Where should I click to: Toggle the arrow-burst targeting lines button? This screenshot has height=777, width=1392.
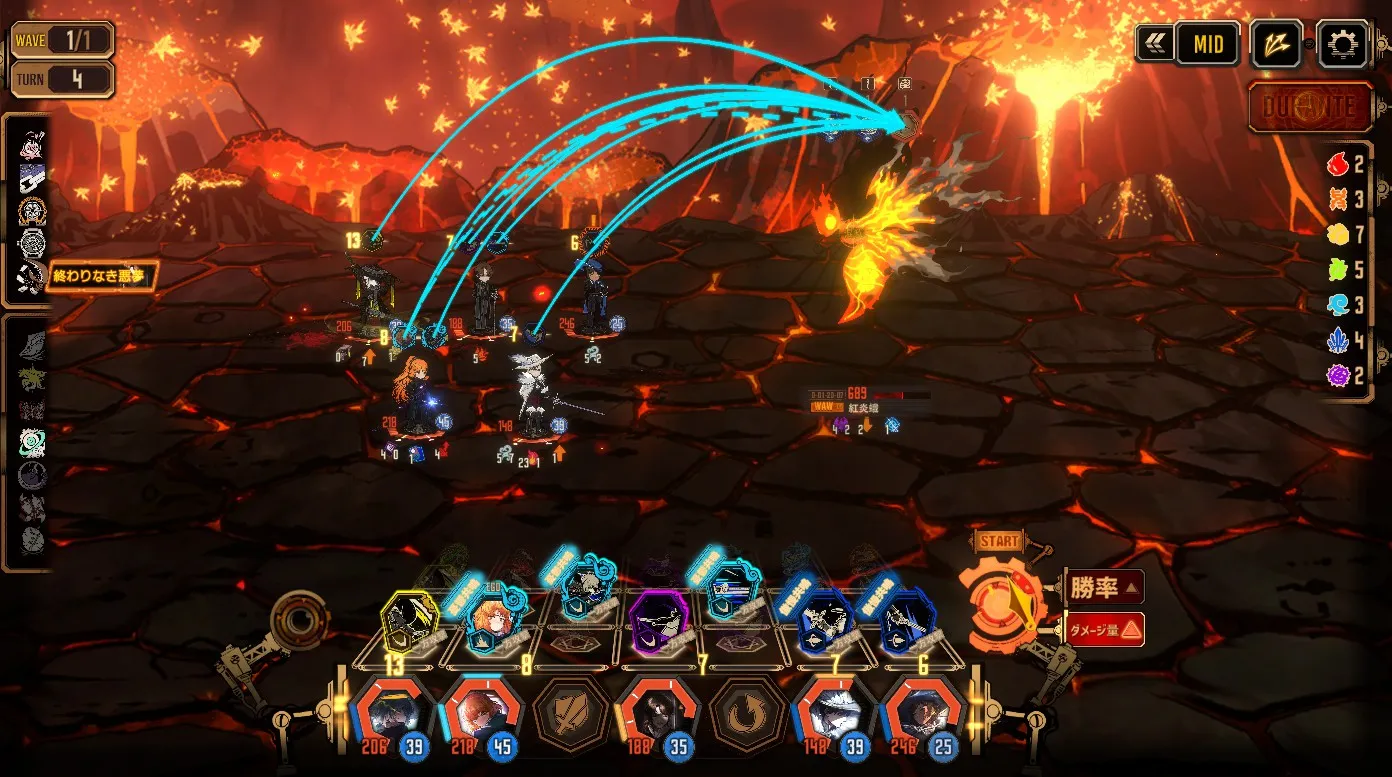(x=1277, y=44)
